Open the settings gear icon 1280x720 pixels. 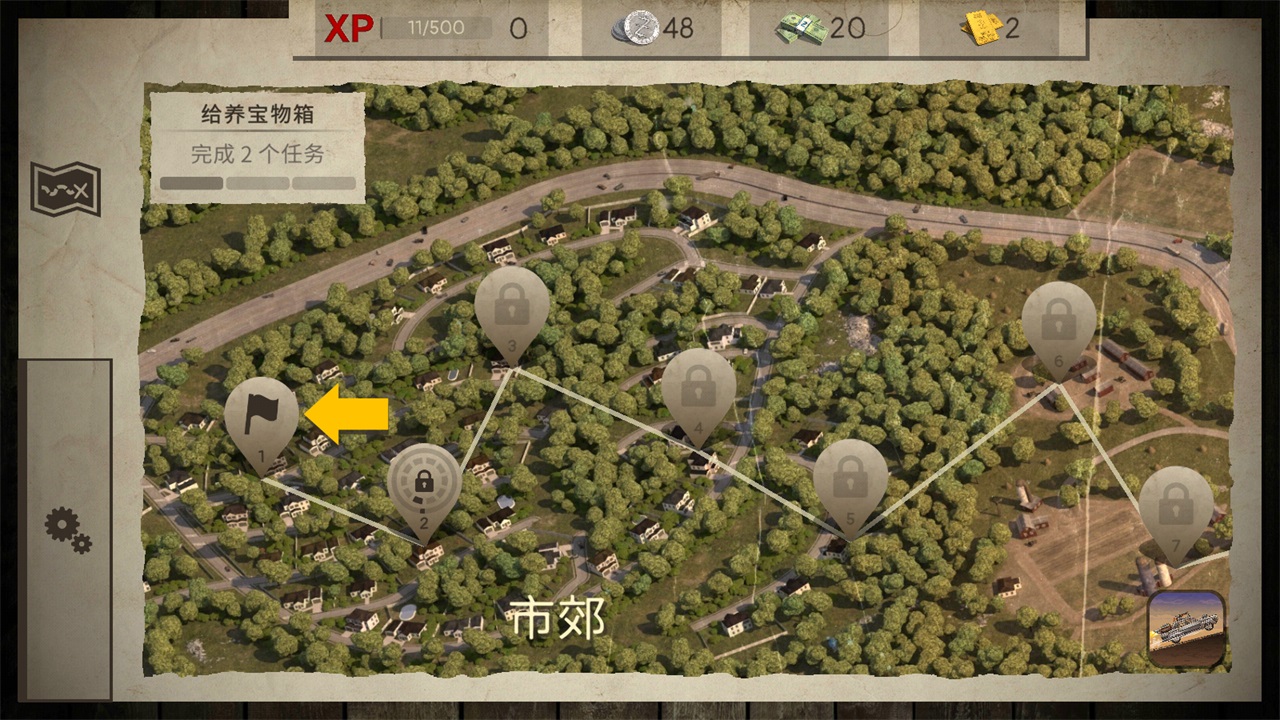click(x=67, y=529)
